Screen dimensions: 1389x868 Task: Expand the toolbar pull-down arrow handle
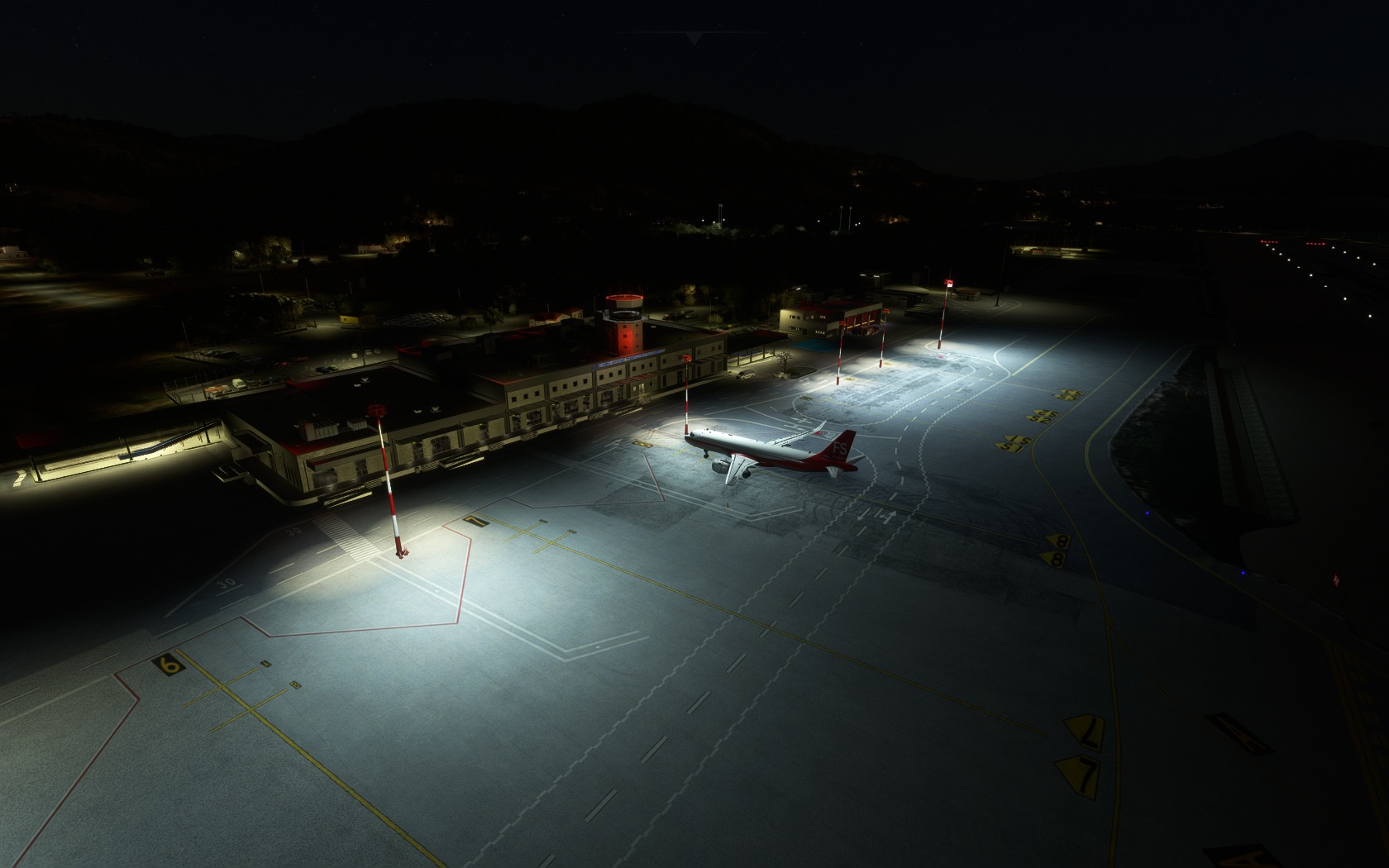pos(694,37)
